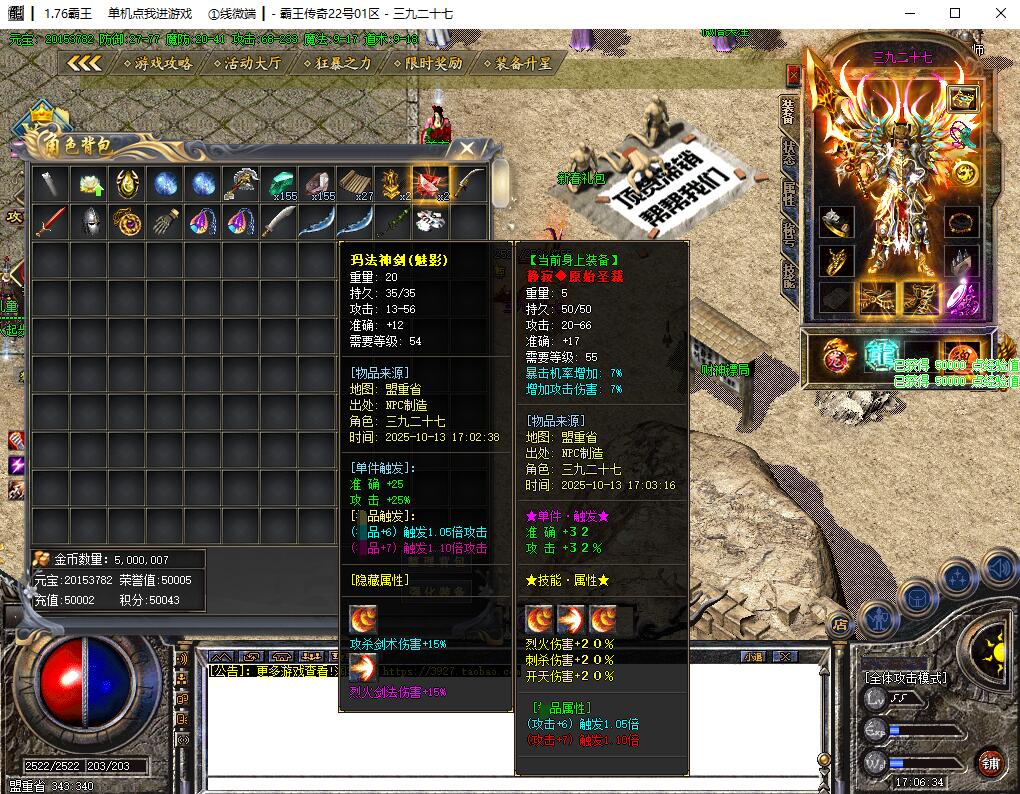
Task: Choose the skeletal glove item
Action: [x=166, y=222]
